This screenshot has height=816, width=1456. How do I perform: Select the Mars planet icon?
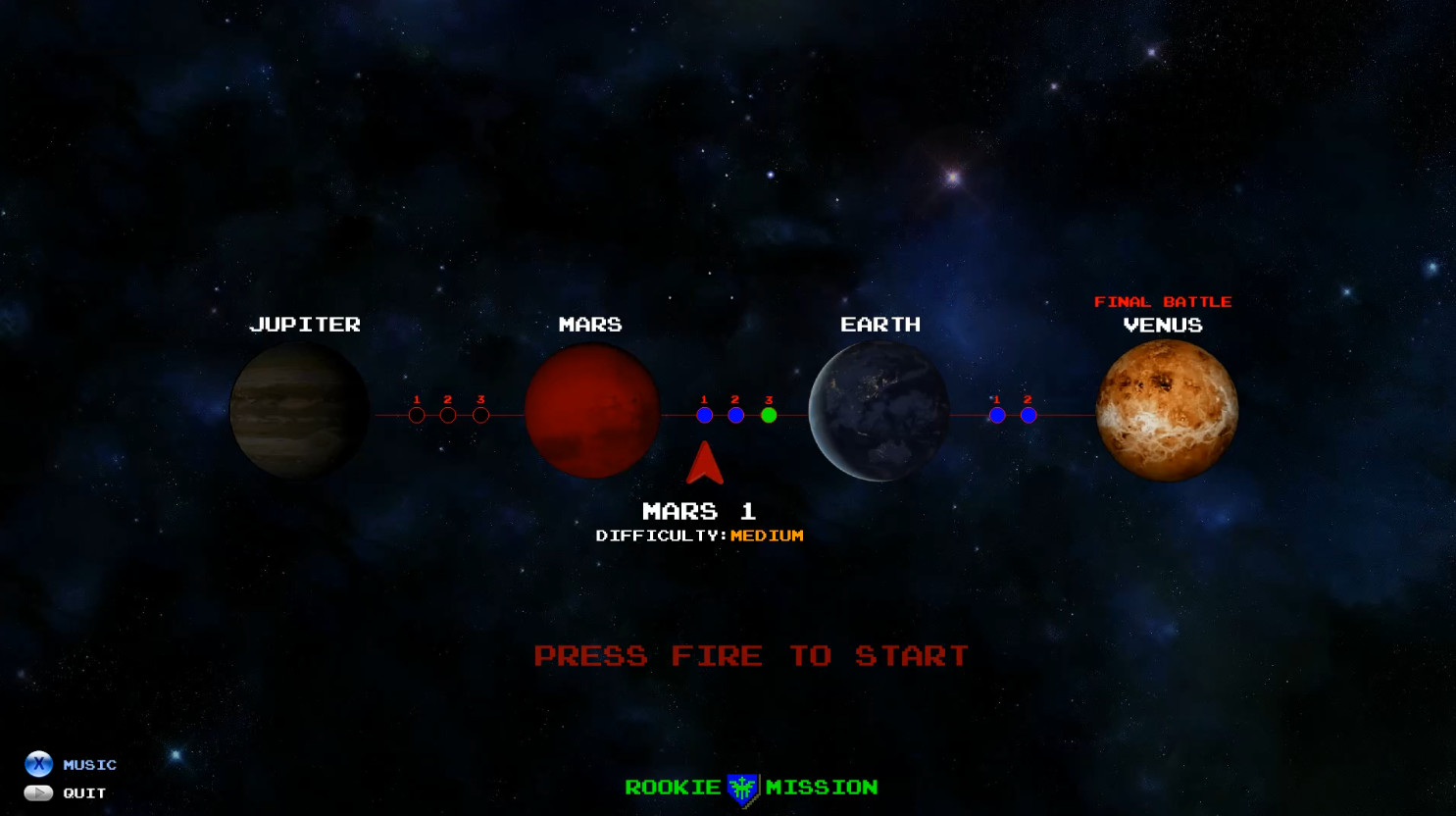[x=592, y=413]
